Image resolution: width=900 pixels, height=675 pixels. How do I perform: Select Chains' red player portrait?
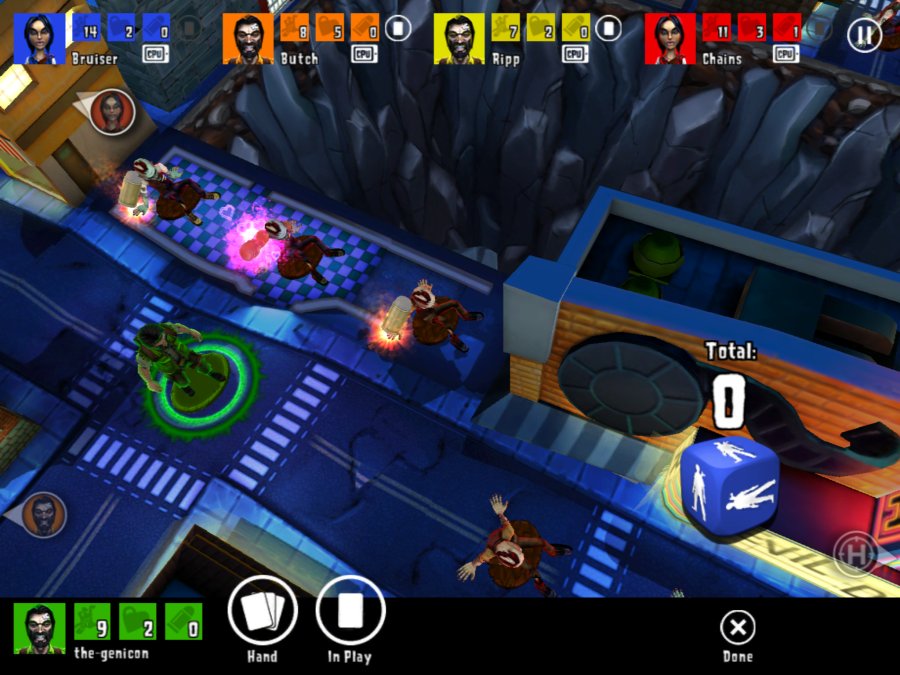(x=669, y=39)
